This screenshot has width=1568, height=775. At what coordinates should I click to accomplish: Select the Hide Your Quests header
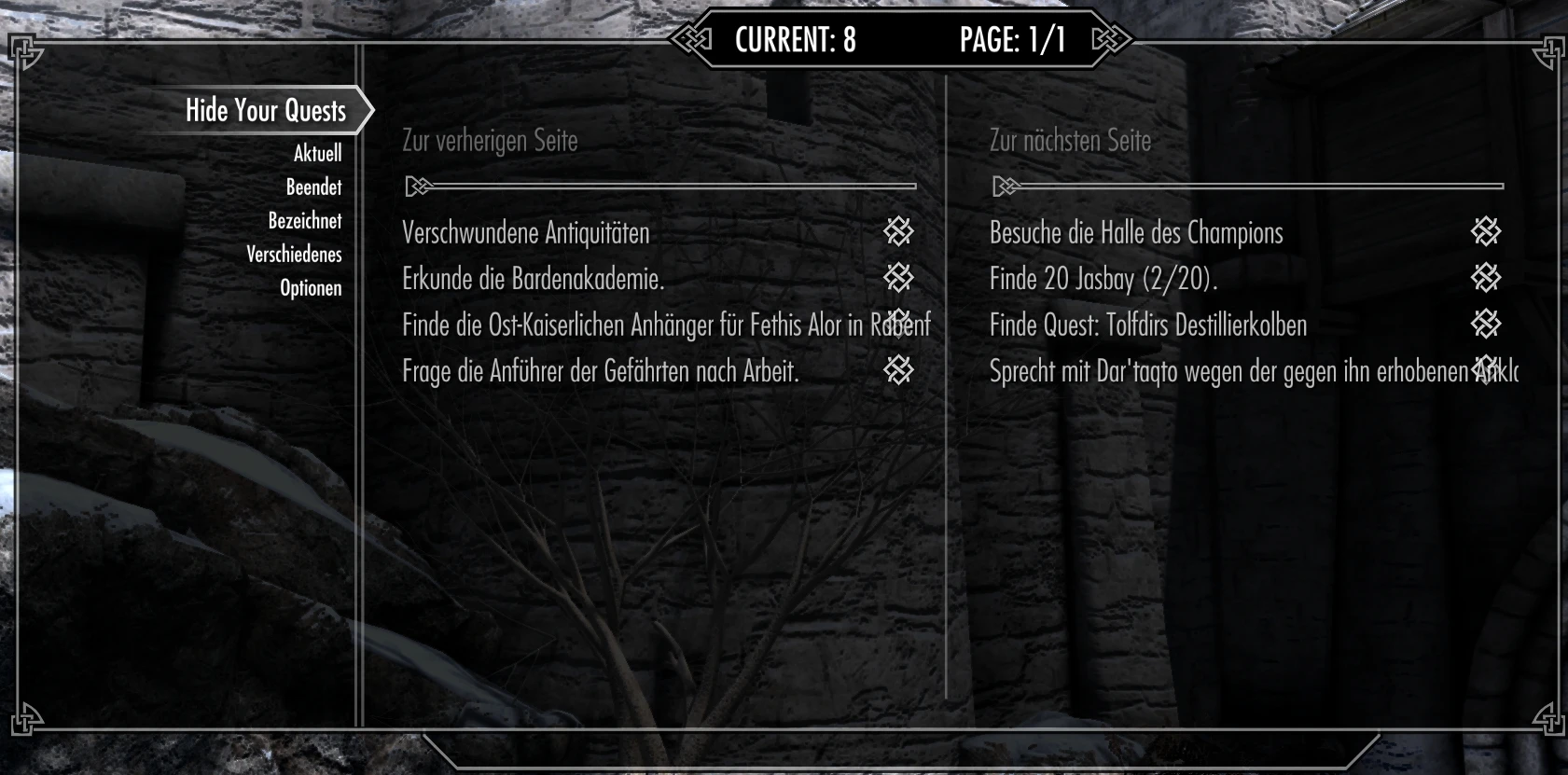(265, 110)
